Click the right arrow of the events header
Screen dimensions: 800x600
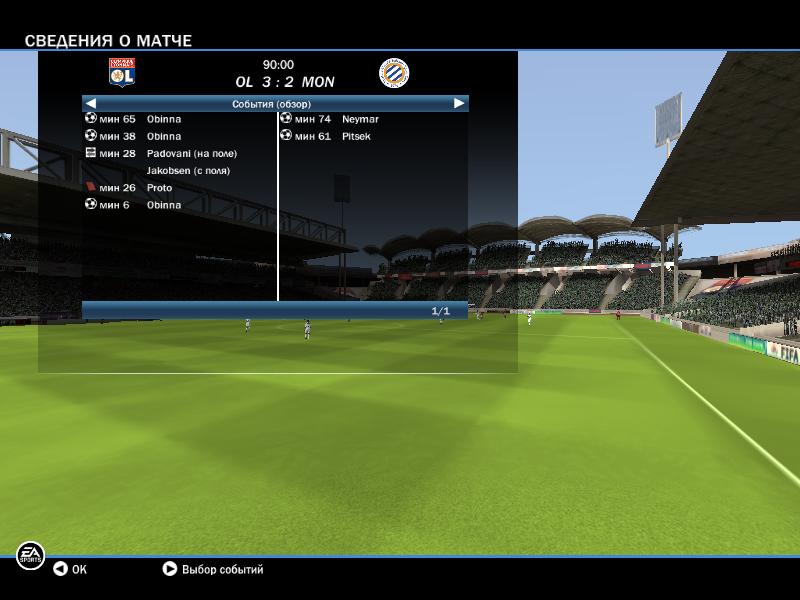[459, 103]
